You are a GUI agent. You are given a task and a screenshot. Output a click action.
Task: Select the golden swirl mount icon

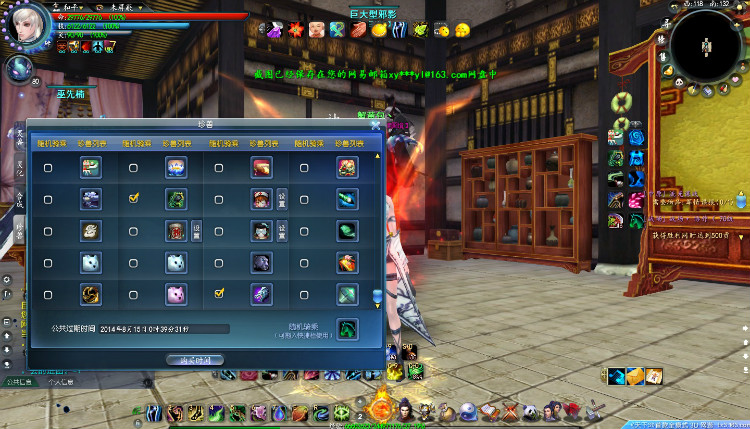pyautogui.click(x=91, y=294)
